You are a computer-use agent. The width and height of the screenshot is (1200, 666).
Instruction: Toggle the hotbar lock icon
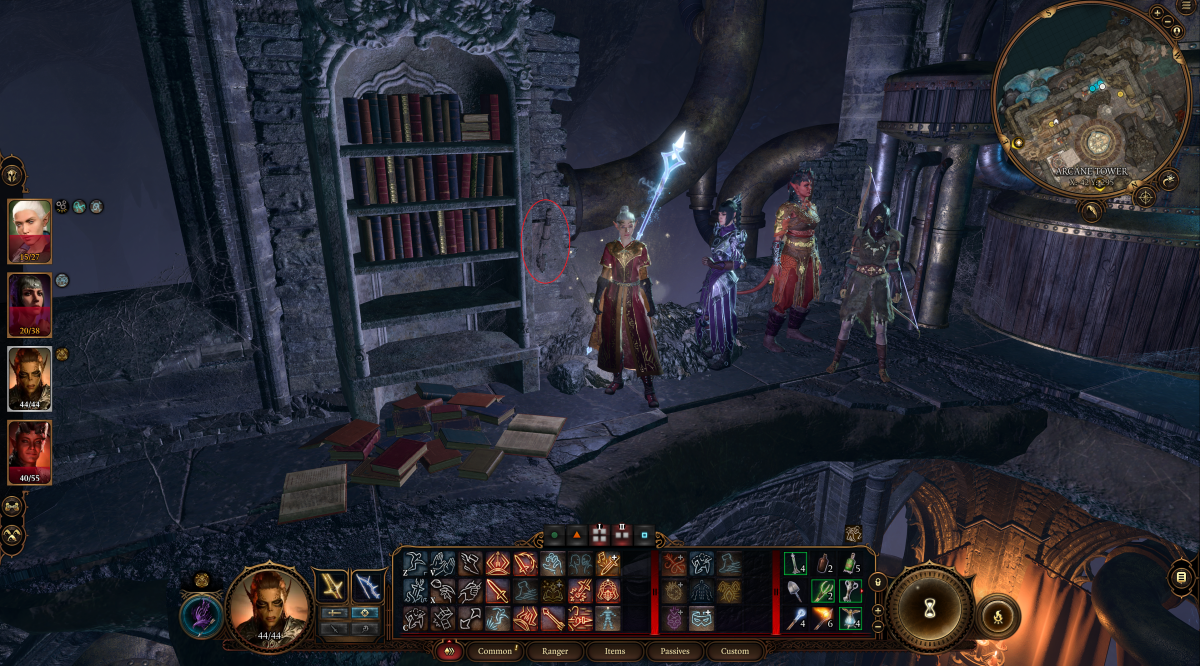[x=878, y=582]
